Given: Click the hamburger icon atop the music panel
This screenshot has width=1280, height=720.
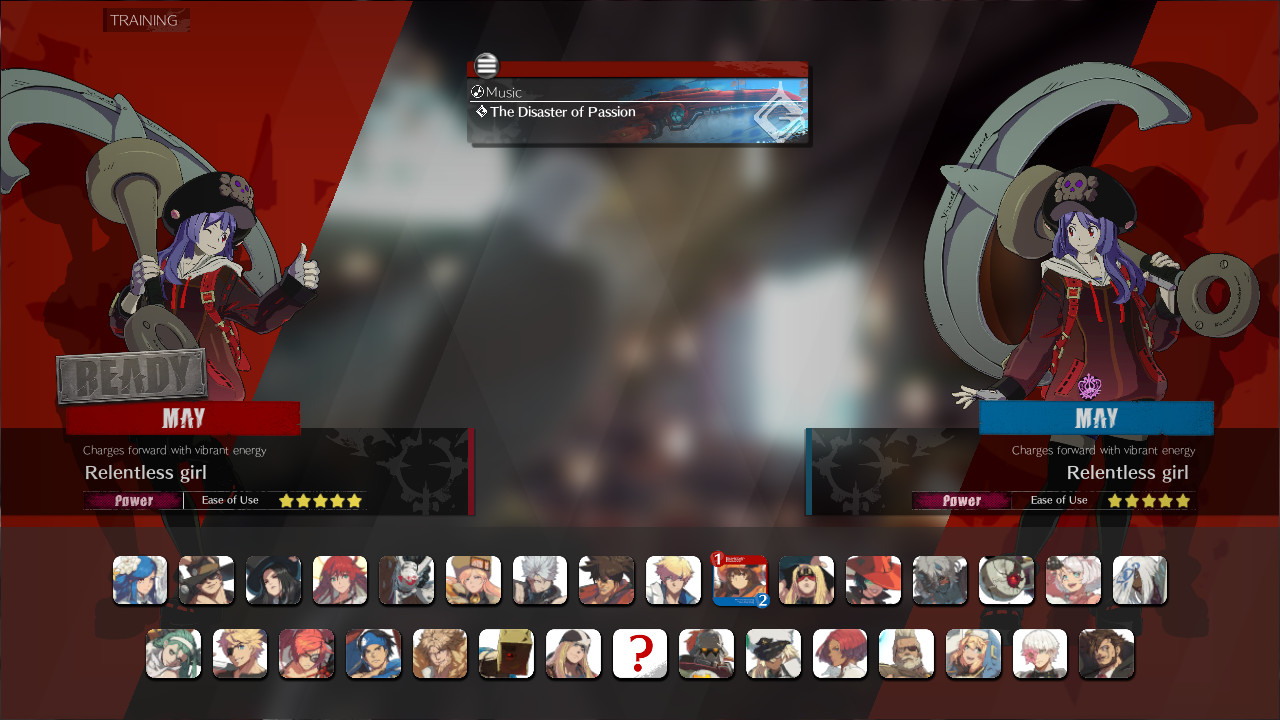Looking at the screenshot, I should tap(486, 65).
